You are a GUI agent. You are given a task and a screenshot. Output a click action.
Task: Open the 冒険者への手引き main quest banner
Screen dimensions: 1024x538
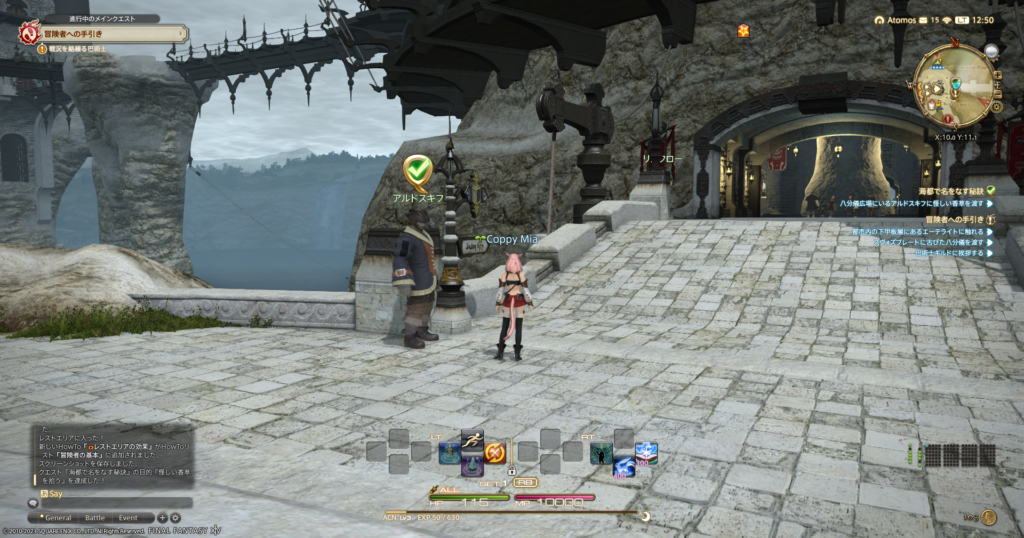point(100,33)
